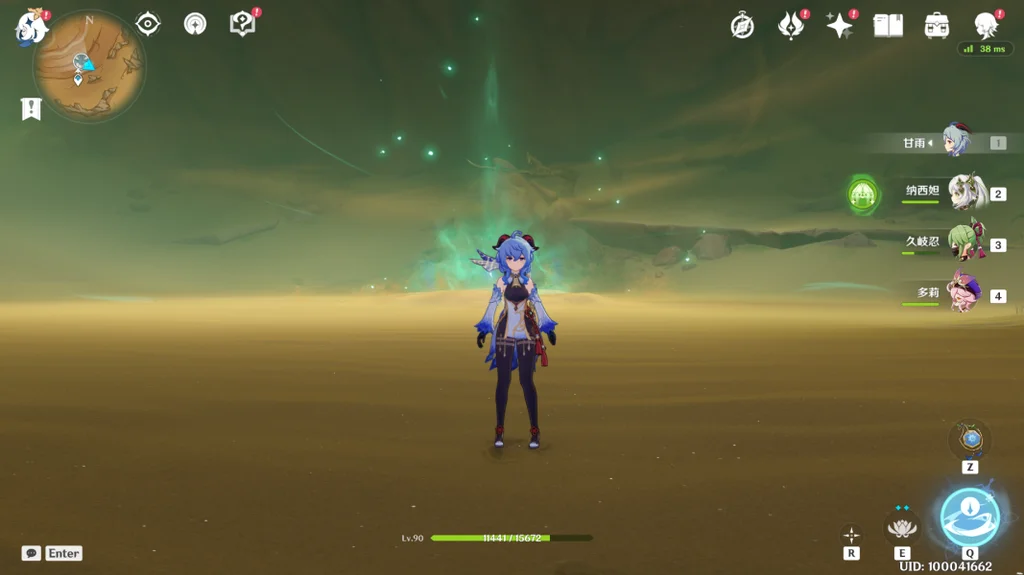
Task: Select party member 甘雨
Action: click(x=956, y=143)
